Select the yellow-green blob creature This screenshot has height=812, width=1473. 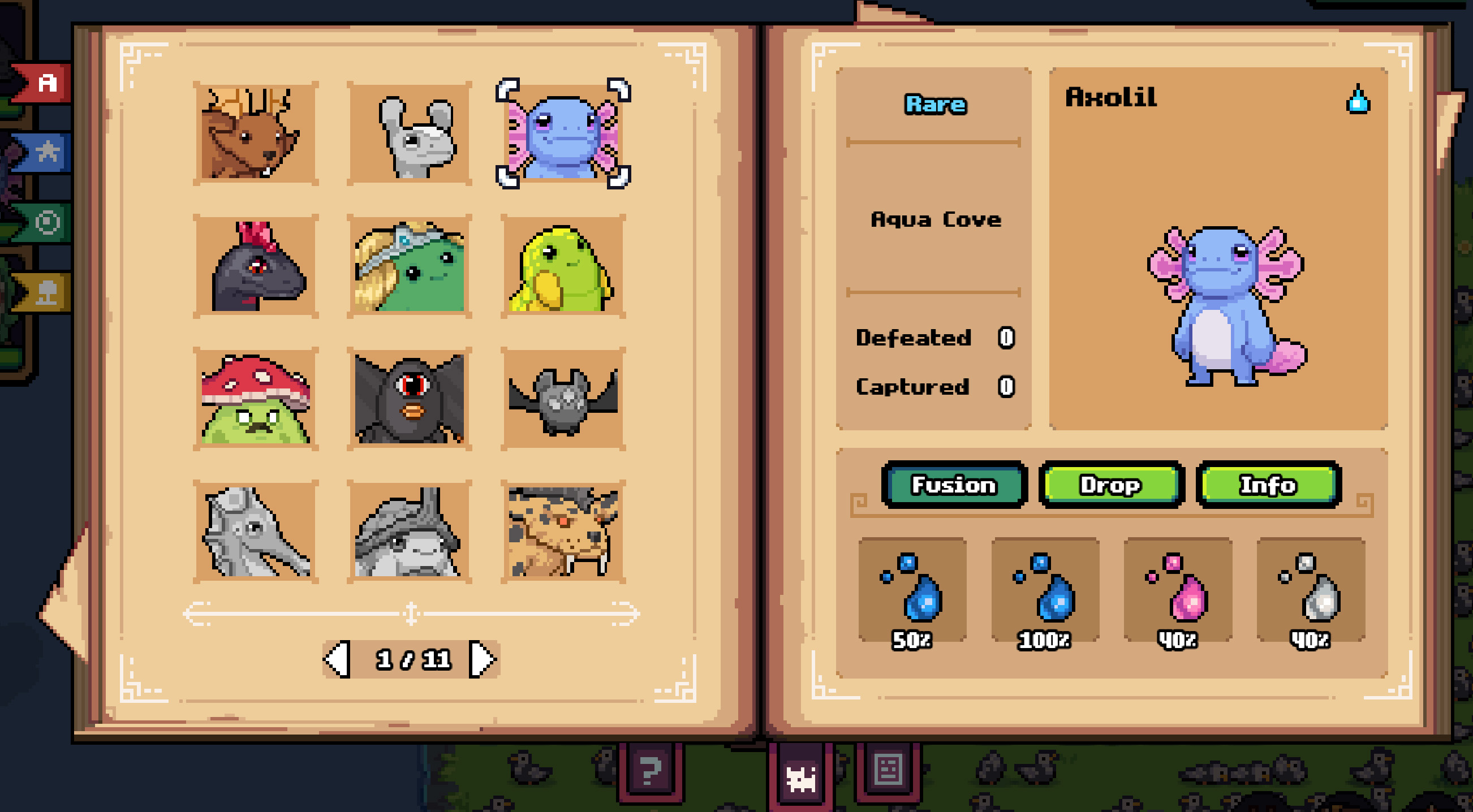tap(563, 266)
